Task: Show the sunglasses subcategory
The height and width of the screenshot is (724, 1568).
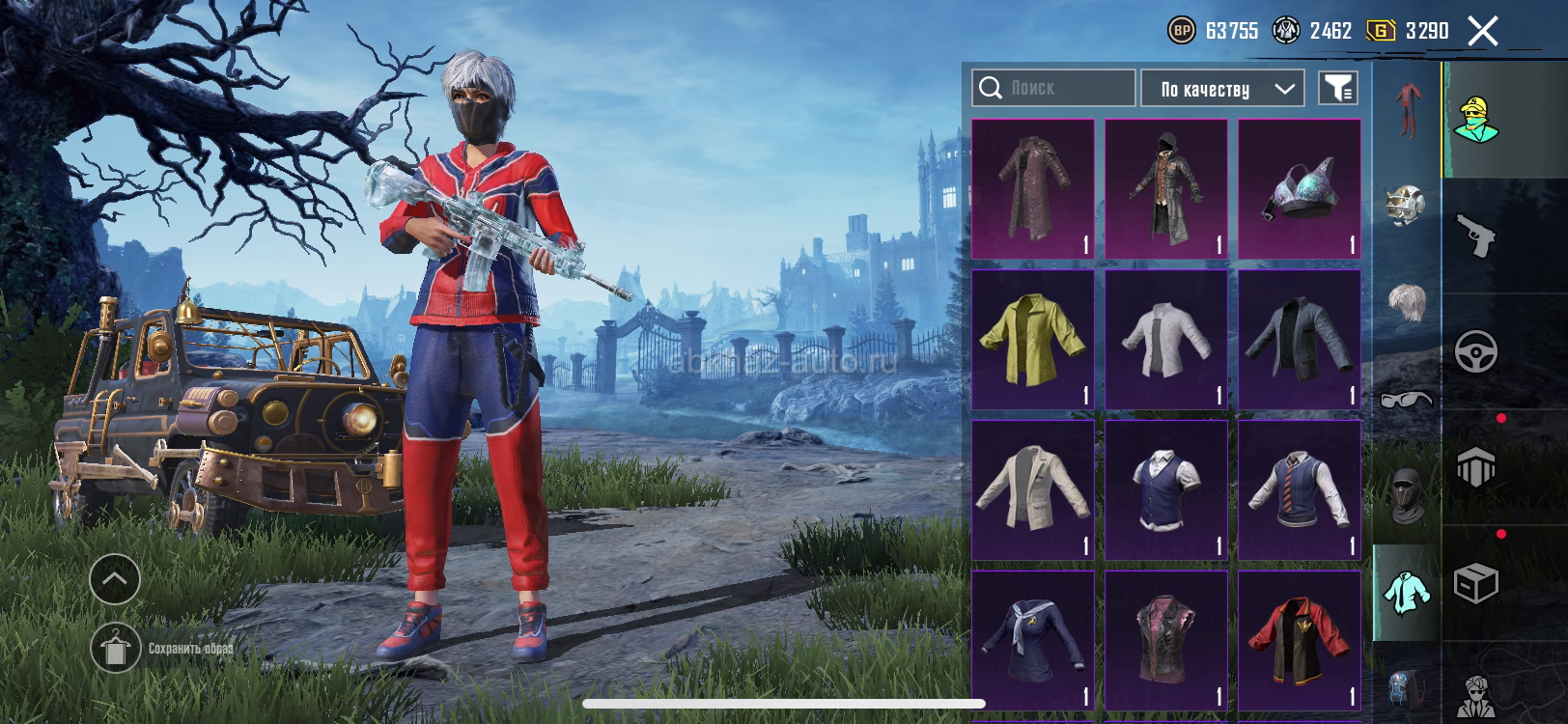Action: (x=1406, y=399)
